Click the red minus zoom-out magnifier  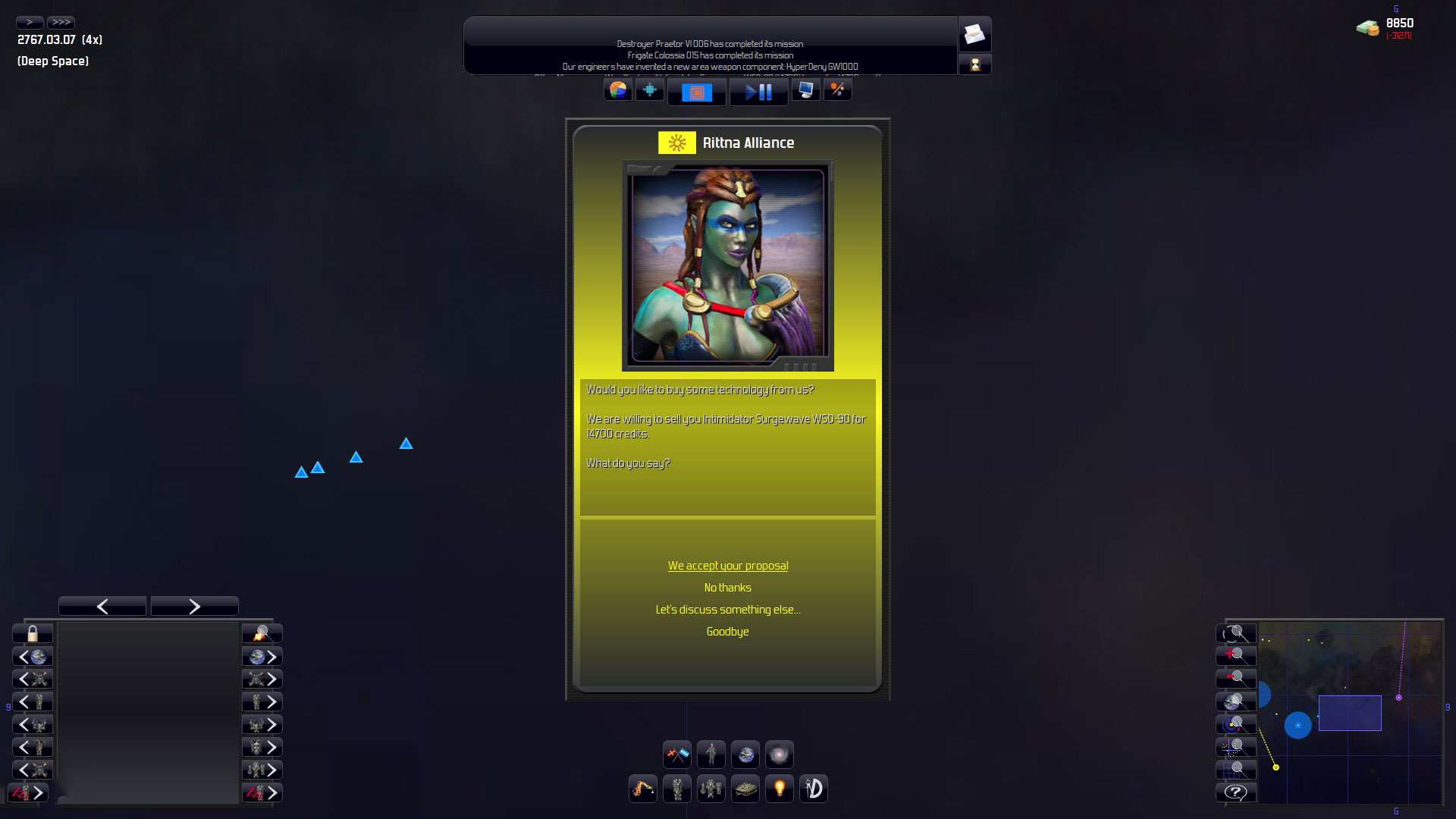point(1236,679)
